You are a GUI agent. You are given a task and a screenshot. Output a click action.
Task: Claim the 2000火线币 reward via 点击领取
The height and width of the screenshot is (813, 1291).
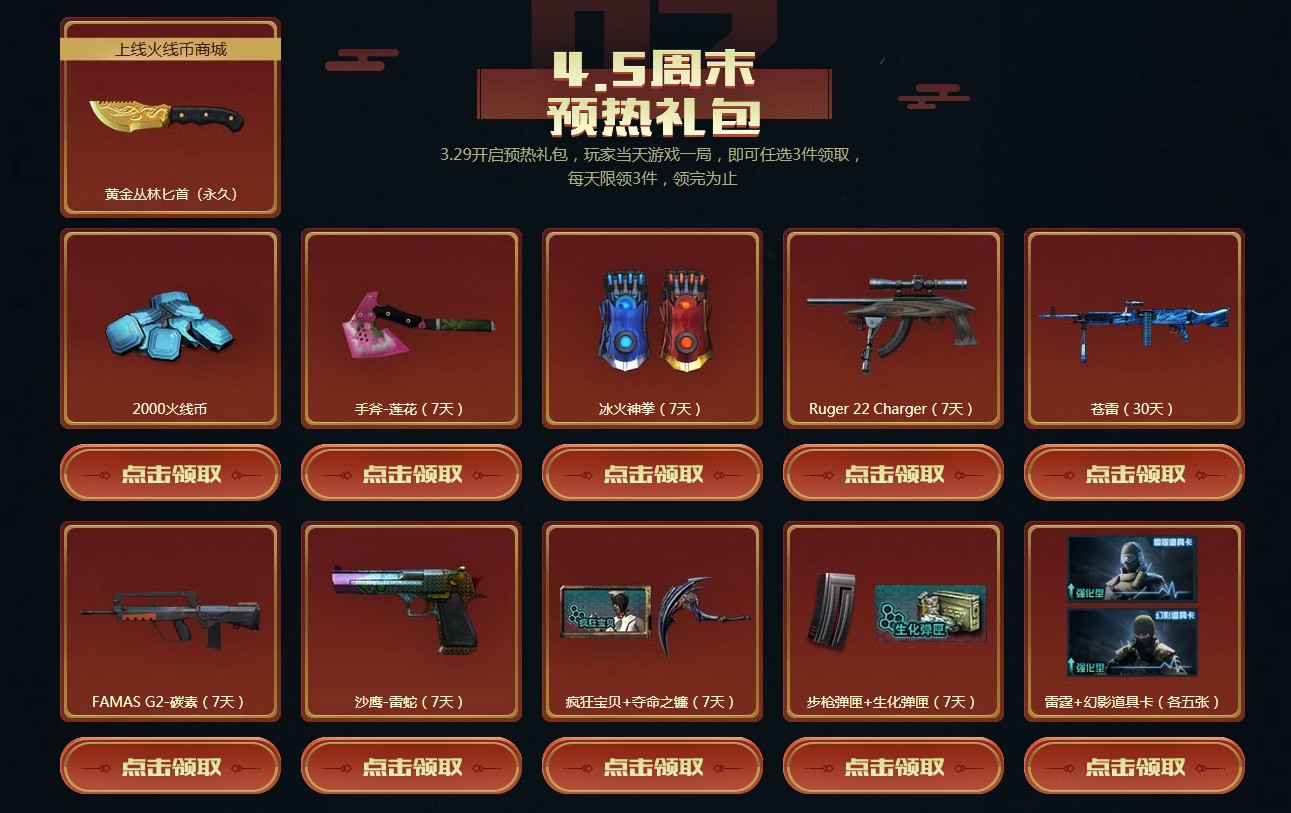tap(168, 472)
